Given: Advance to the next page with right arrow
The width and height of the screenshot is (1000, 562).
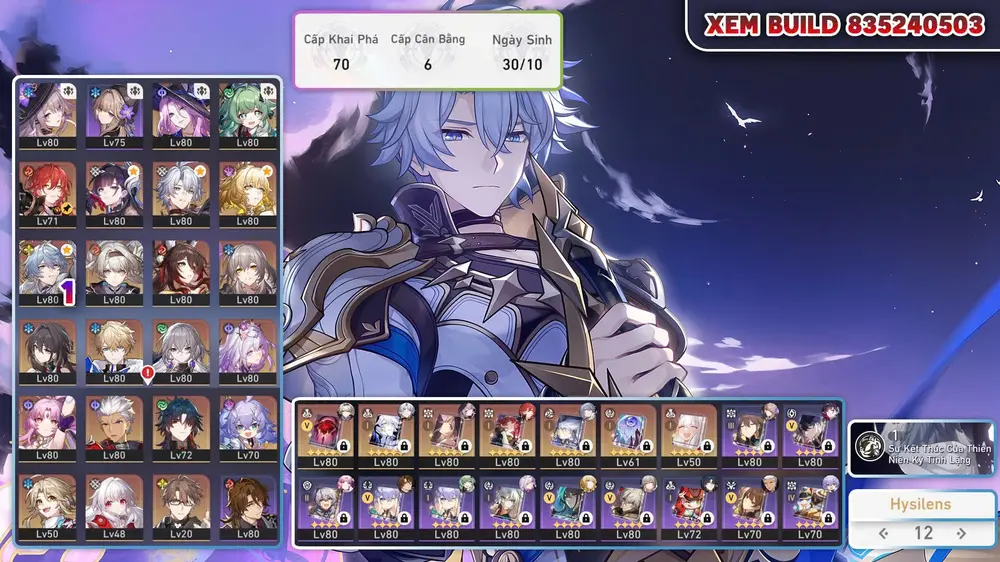Looking at the screenshot, I should pos(961,533).
